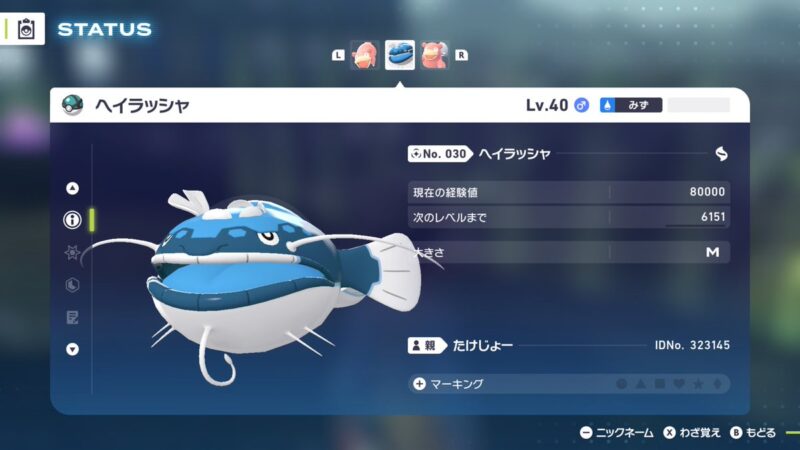
Task: Toggle the heart marking
Action: [x=679, y=384]
